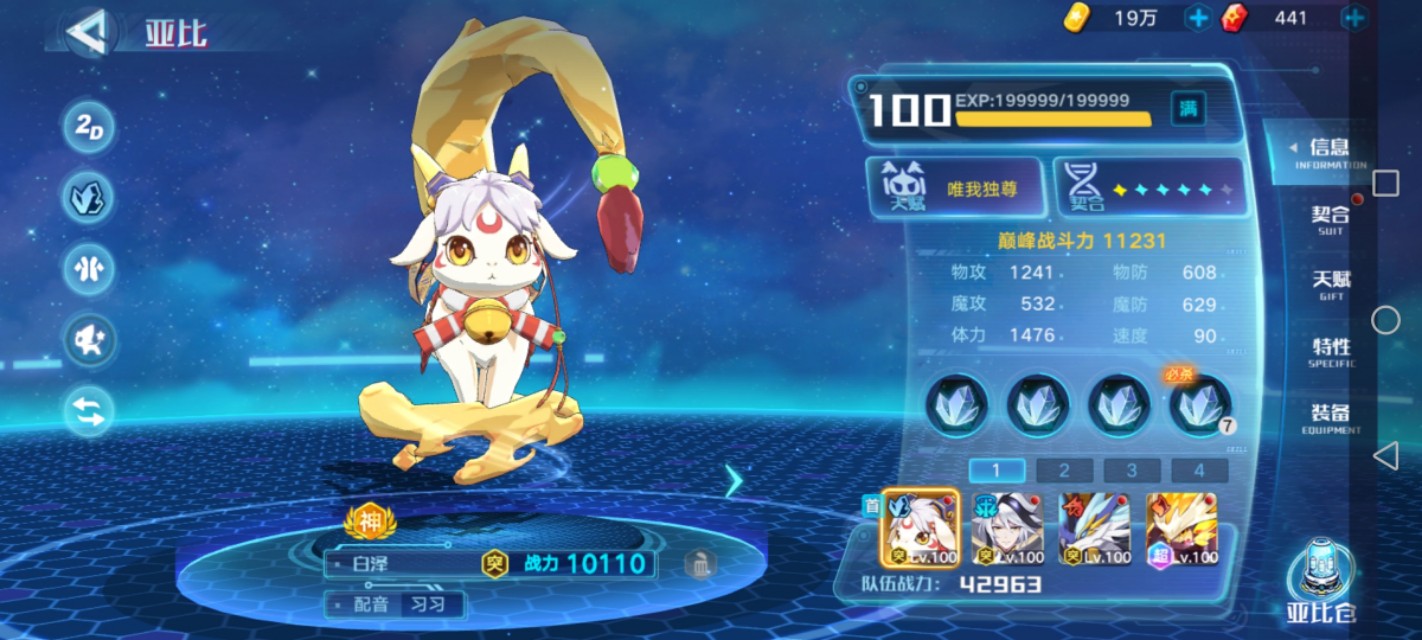Open the 唯我独尊 talent panel
Viewport: 1422px width, 640px height.
[955, 188]
